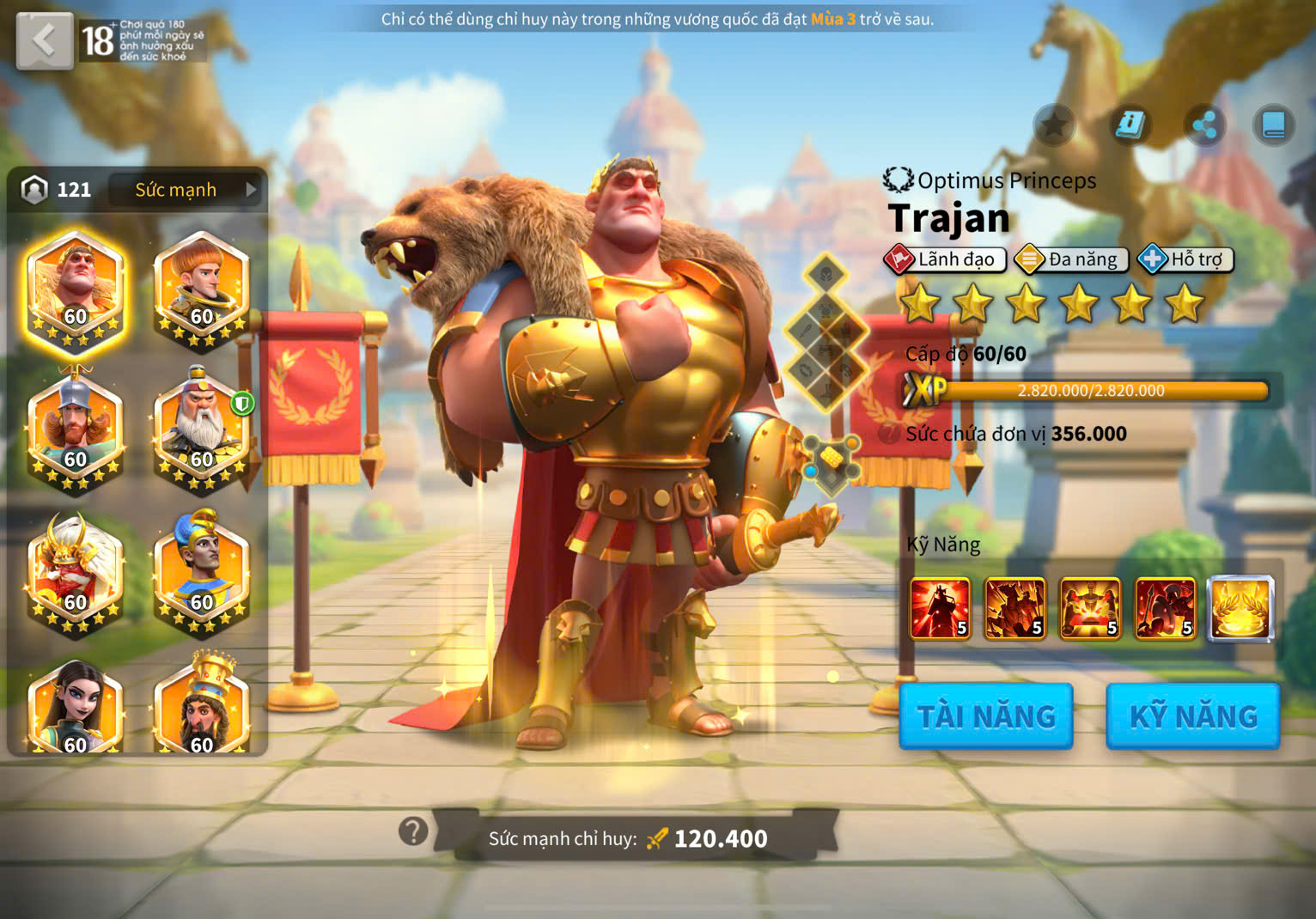Open the dark blue book icon
The image size is (1316, 919).
coord(1273,126)
